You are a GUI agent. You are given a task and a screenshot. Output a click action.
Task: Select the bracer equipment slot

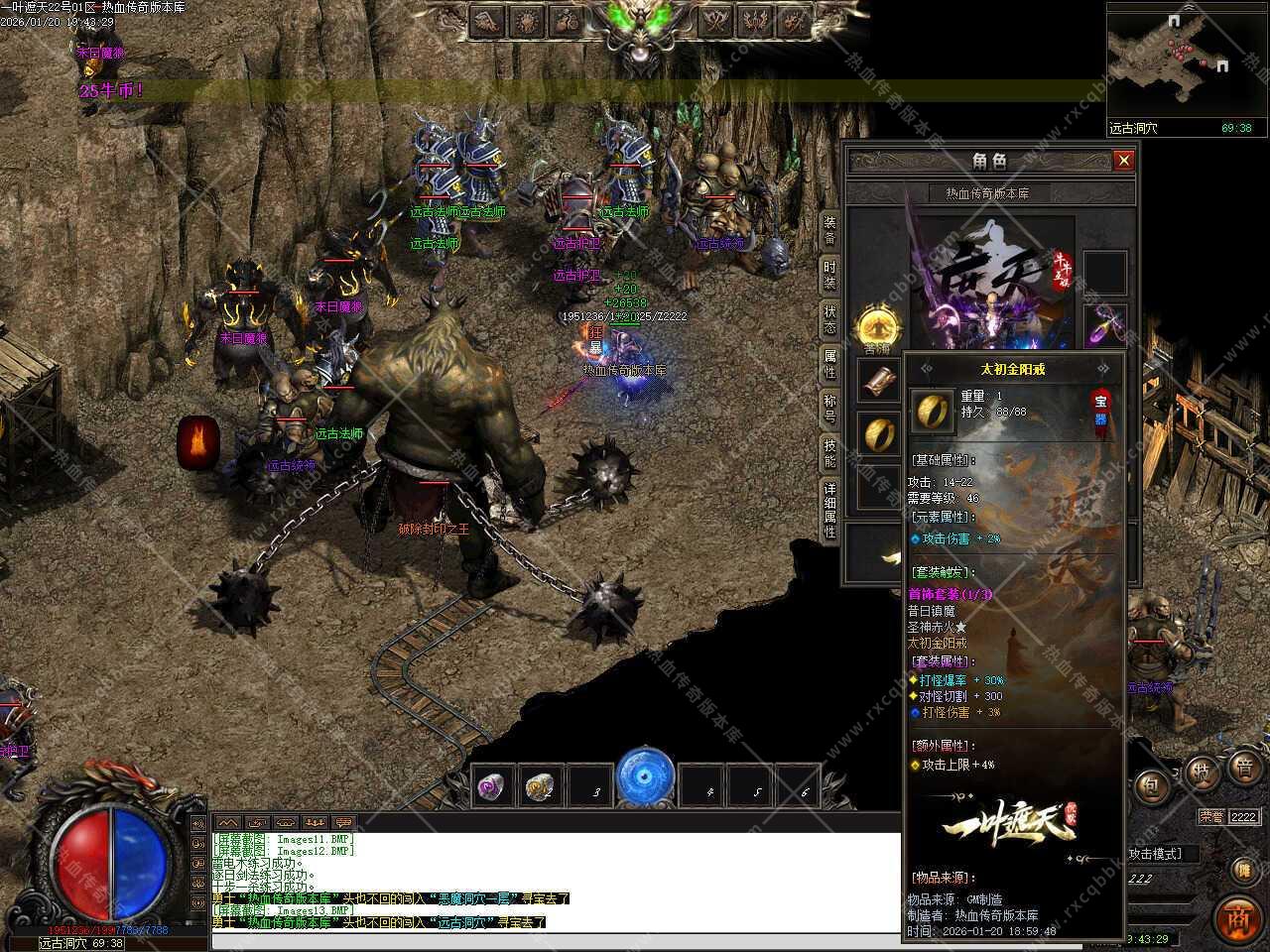click(877, 380)
